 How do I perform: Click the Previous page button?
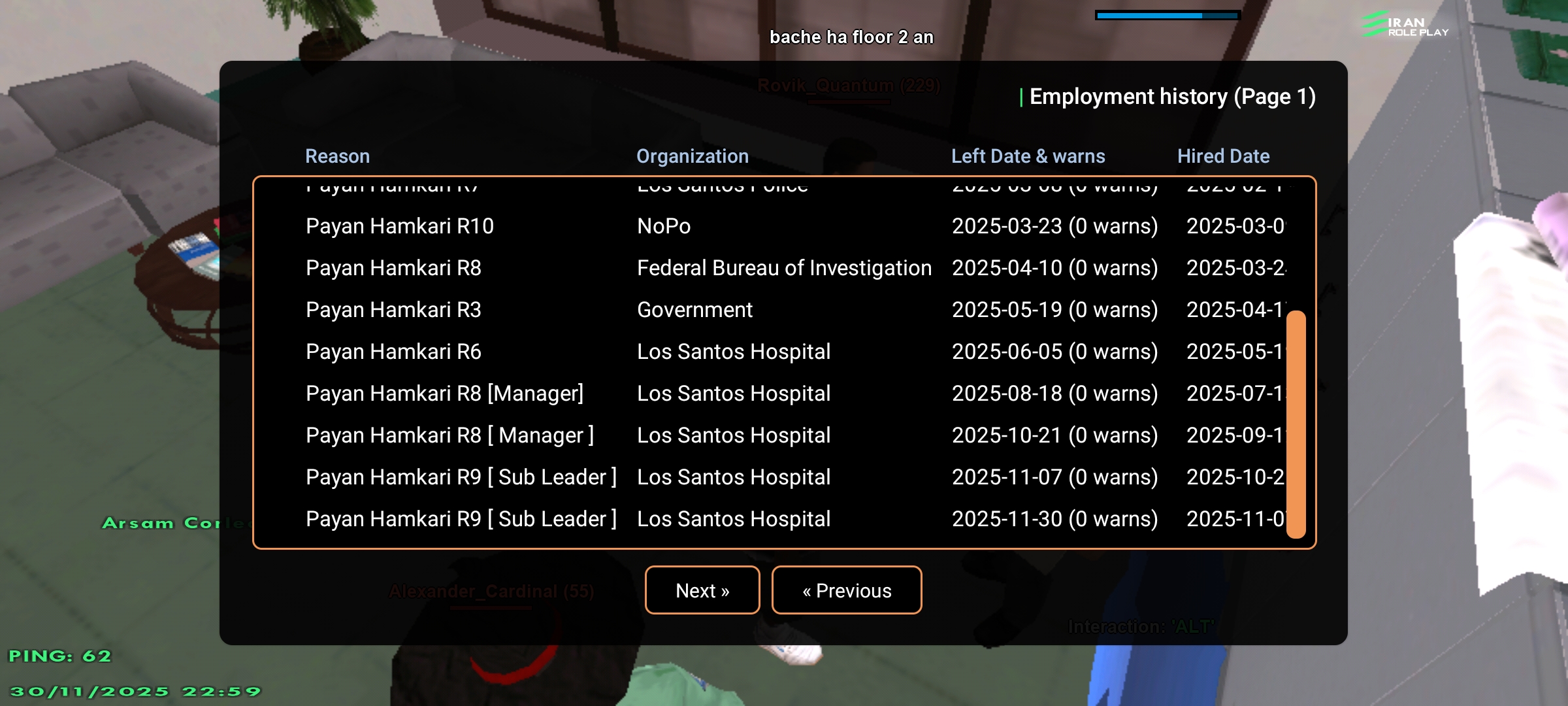coord(846,590)
